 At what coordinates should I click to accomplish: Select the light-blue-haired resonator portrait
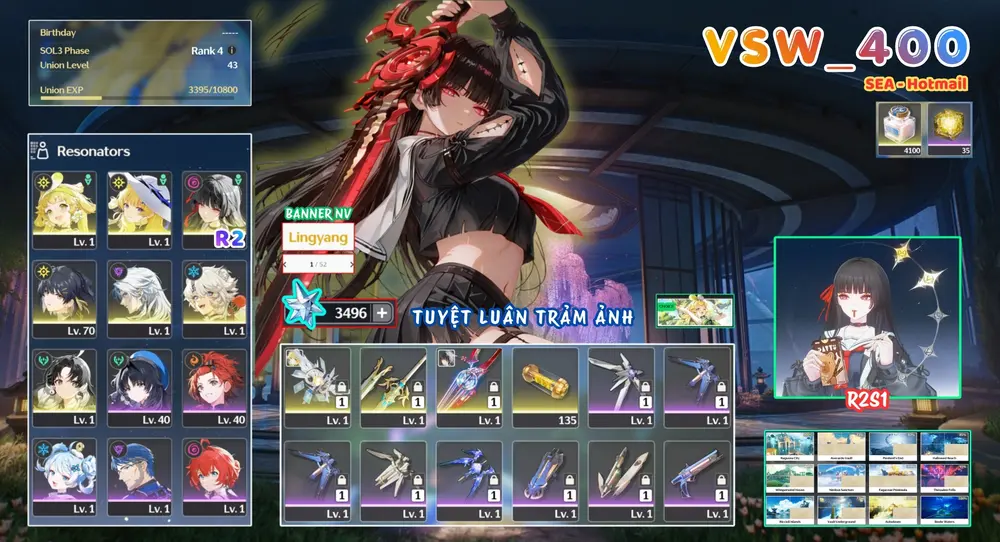pos(65,476)
